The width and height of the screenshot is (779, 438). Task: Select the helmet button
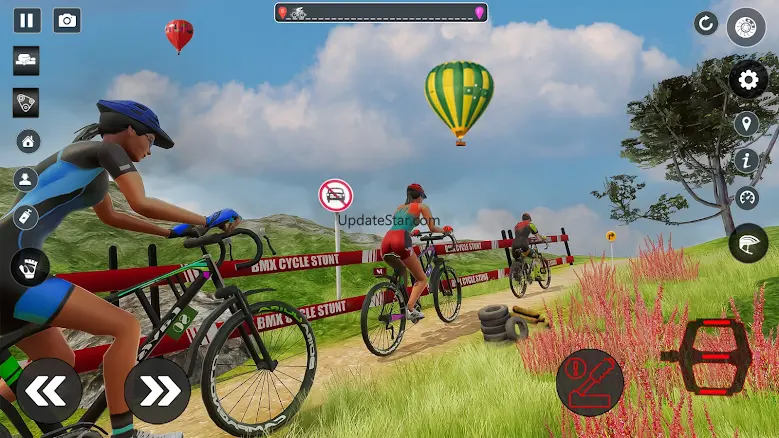tap(748, 243)
